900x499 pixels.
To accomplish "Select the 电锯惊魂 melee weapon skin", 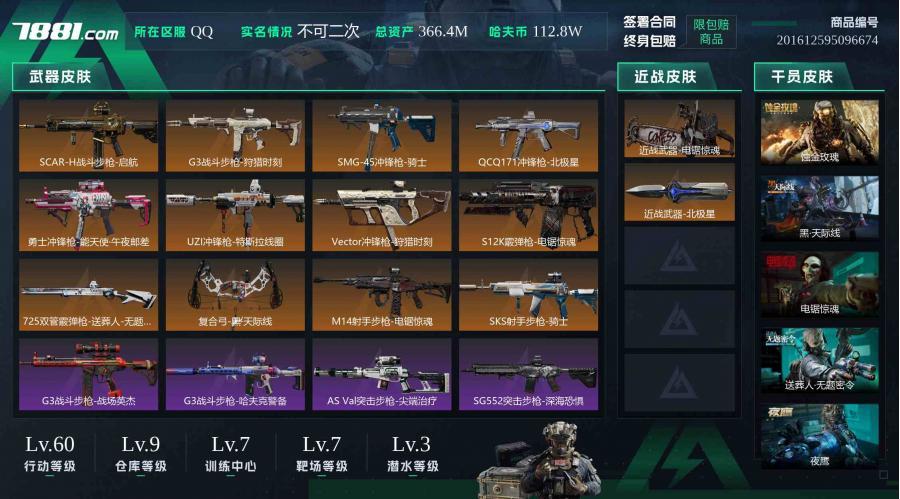I will pos(679,129).
